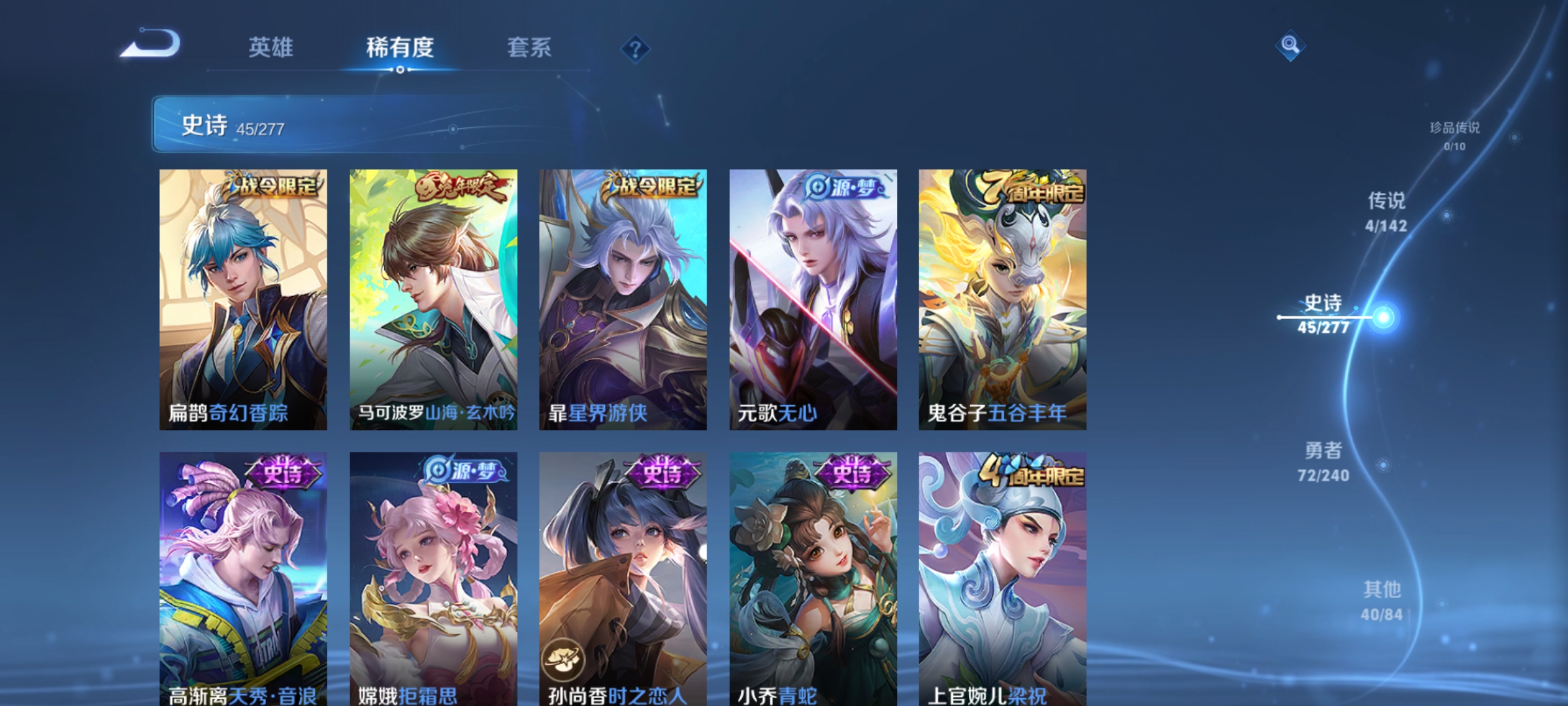
Task: Switch to the 套系 tab
Action: coord(530,47)
